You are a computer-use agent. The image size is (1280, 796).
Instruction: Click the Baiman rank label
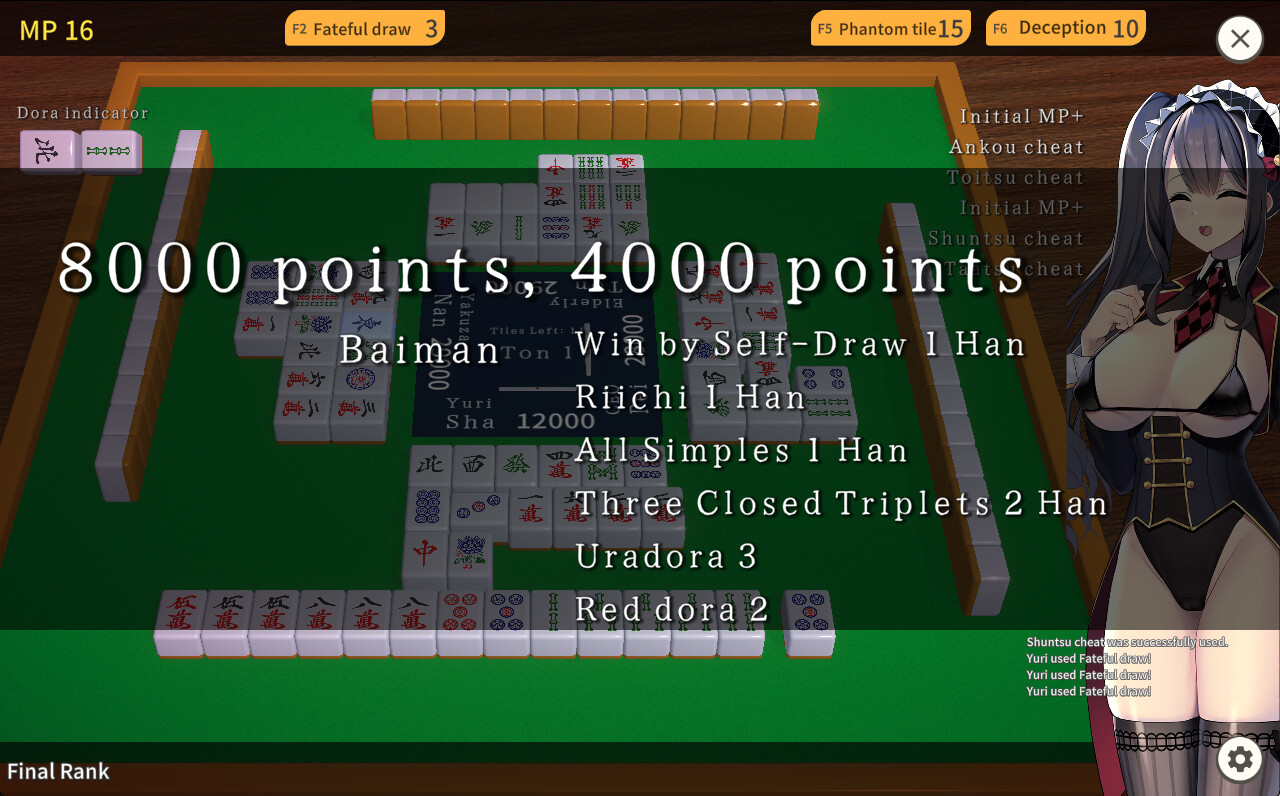click(420, 350)
